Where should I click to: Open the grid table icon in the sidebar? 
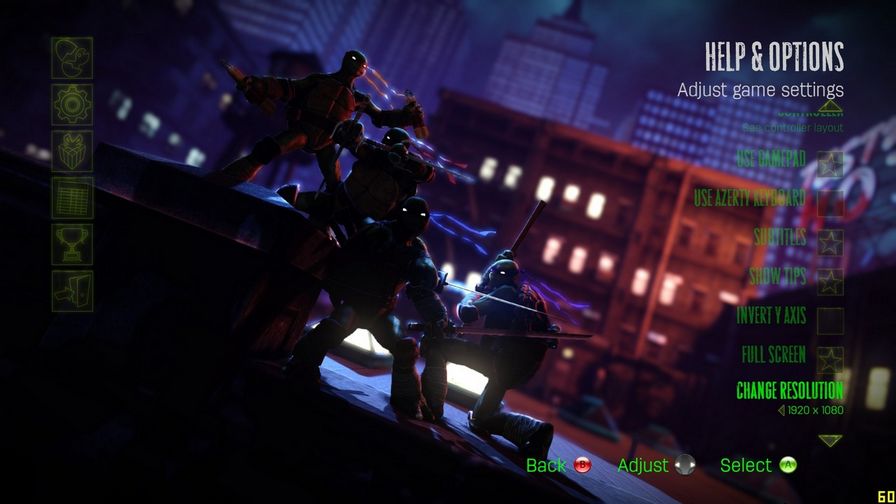72,198
